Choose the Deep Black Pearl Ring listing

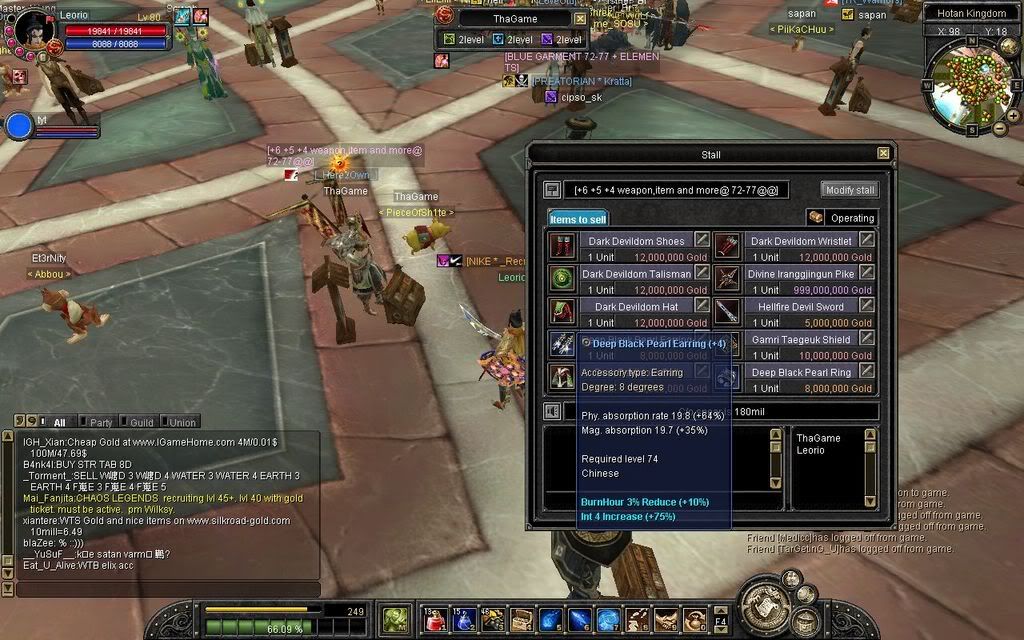tap(801, 373)
